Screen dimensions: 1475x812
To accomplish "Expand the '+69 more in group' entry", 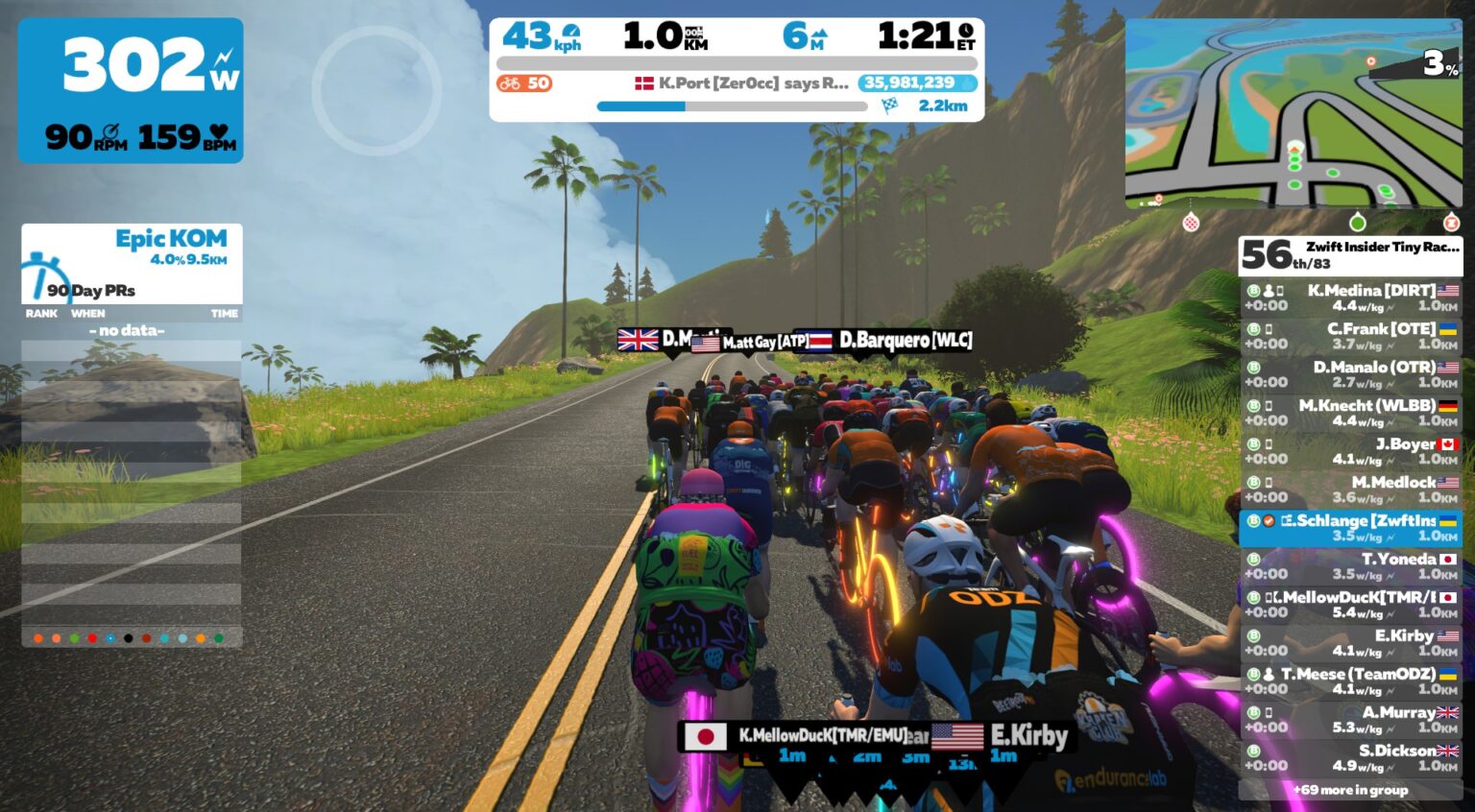I will (1350, 790).
